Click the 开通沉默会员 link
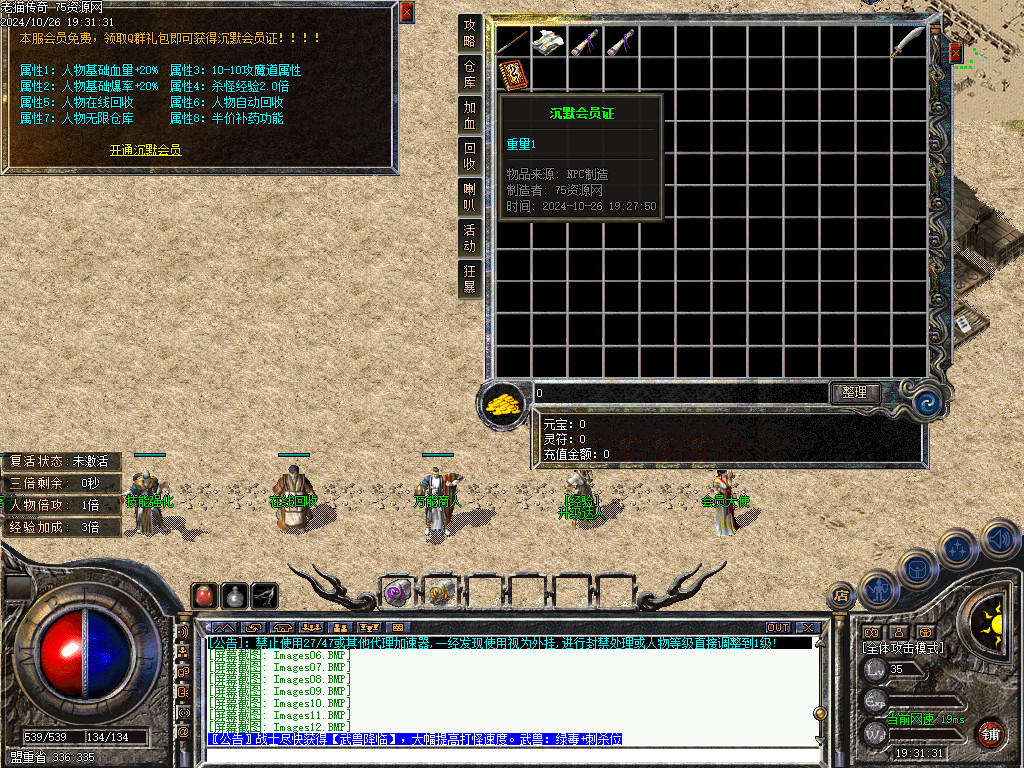The width and height of the screenshot is (1024, 768). click(x=145, y=150)
